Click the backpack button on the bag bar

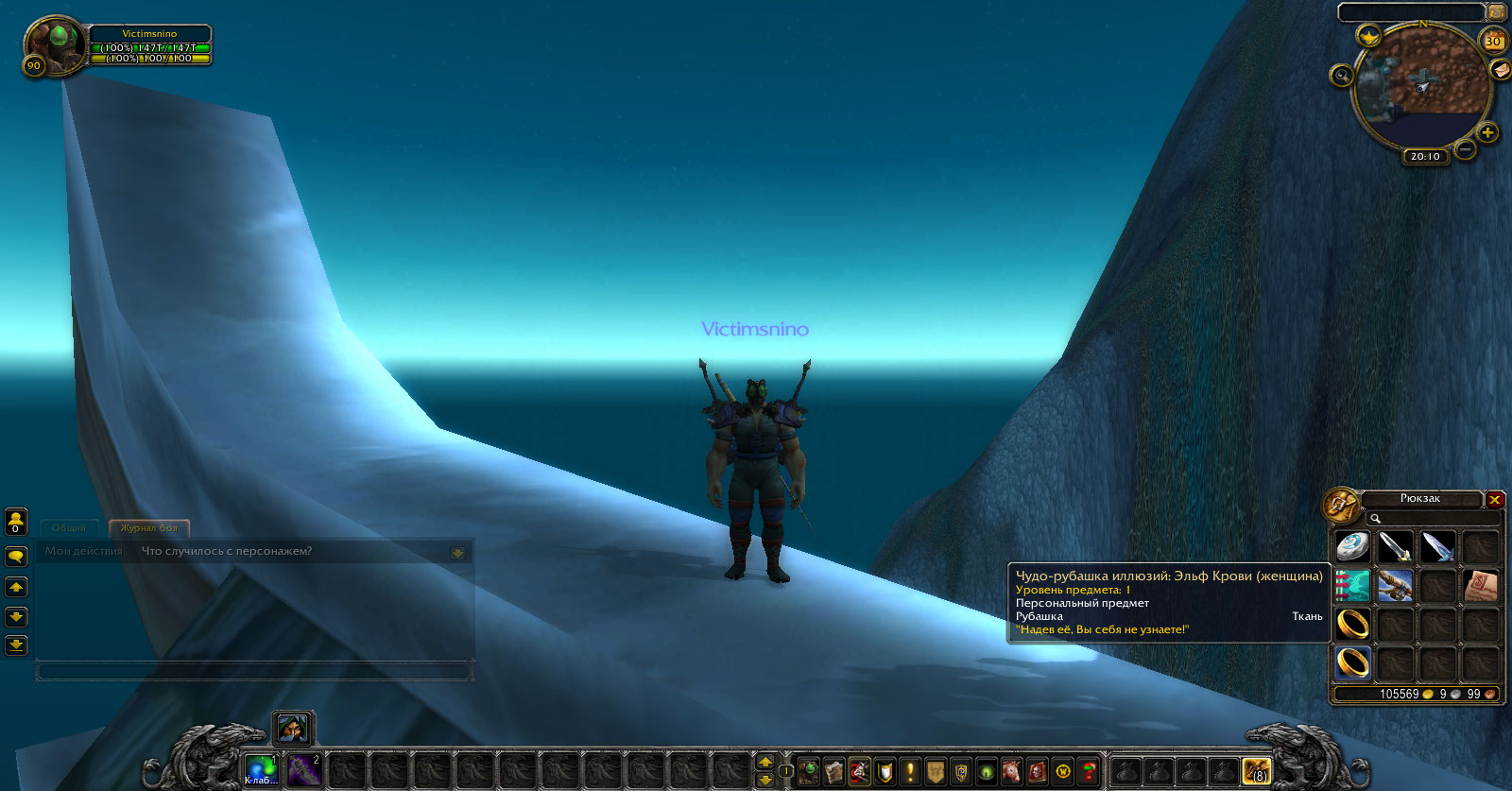pos(1256,771)
